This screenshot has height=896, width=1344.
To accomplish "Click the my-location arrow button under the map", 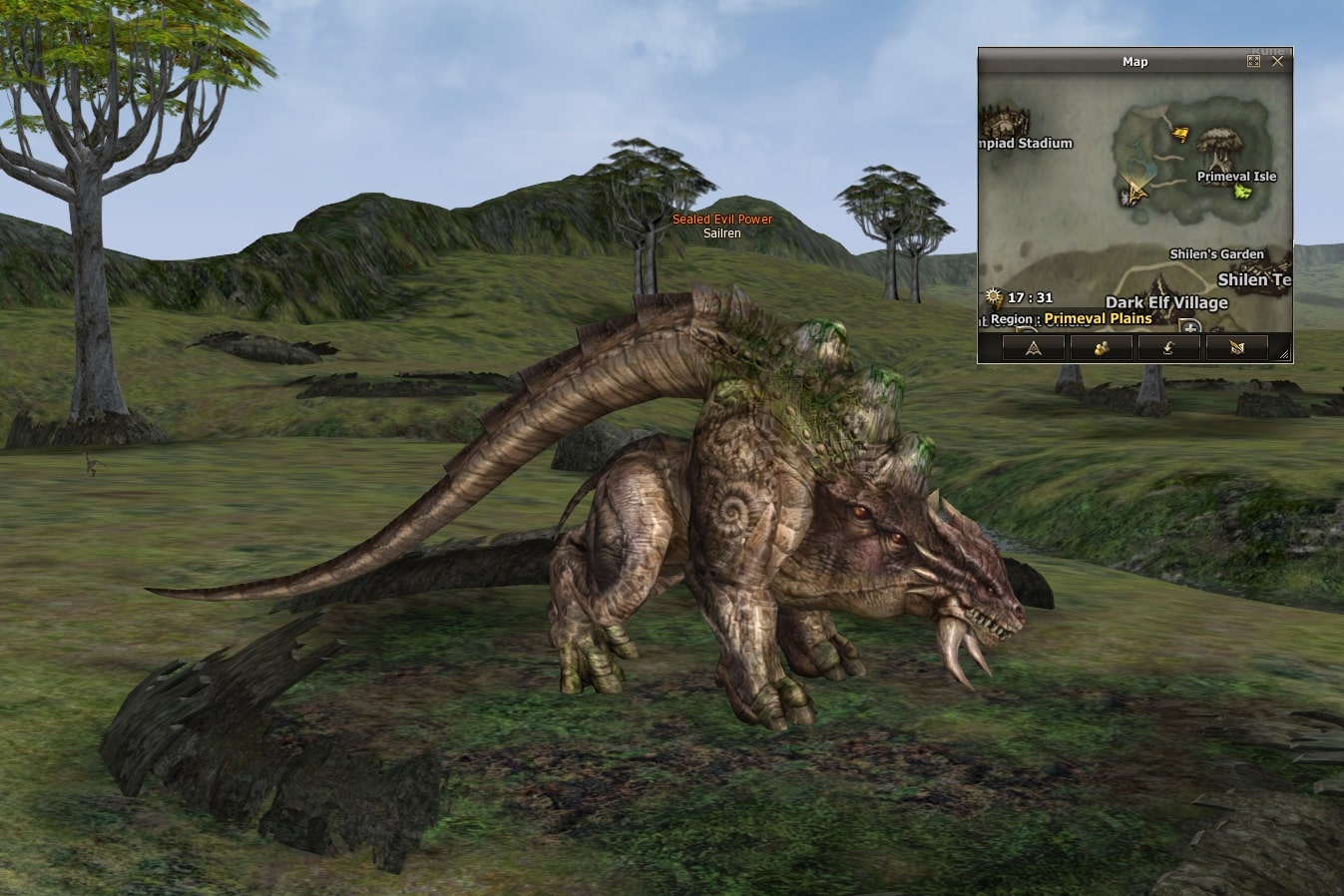I will tap(1033, 347).
